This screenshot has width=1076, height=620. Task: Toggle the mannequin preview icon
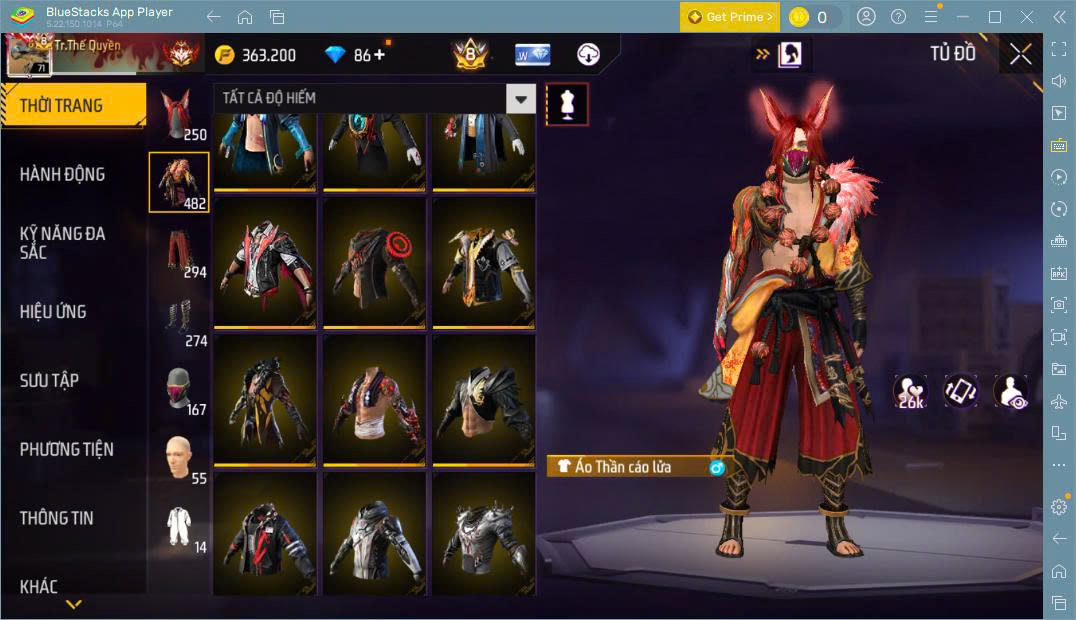pyautogui.click(x=567, y=104)
